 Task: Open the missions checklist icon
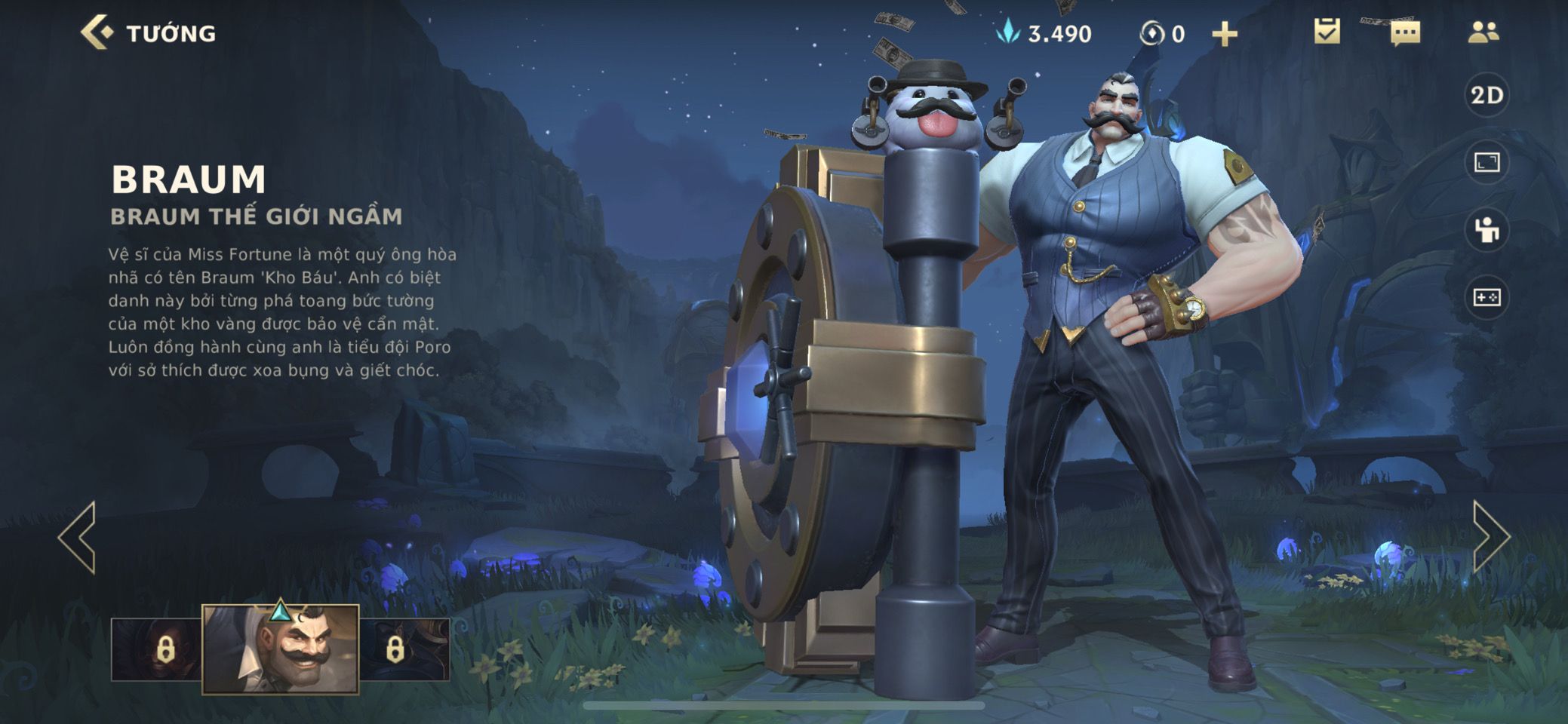[x=1327, y=32]
